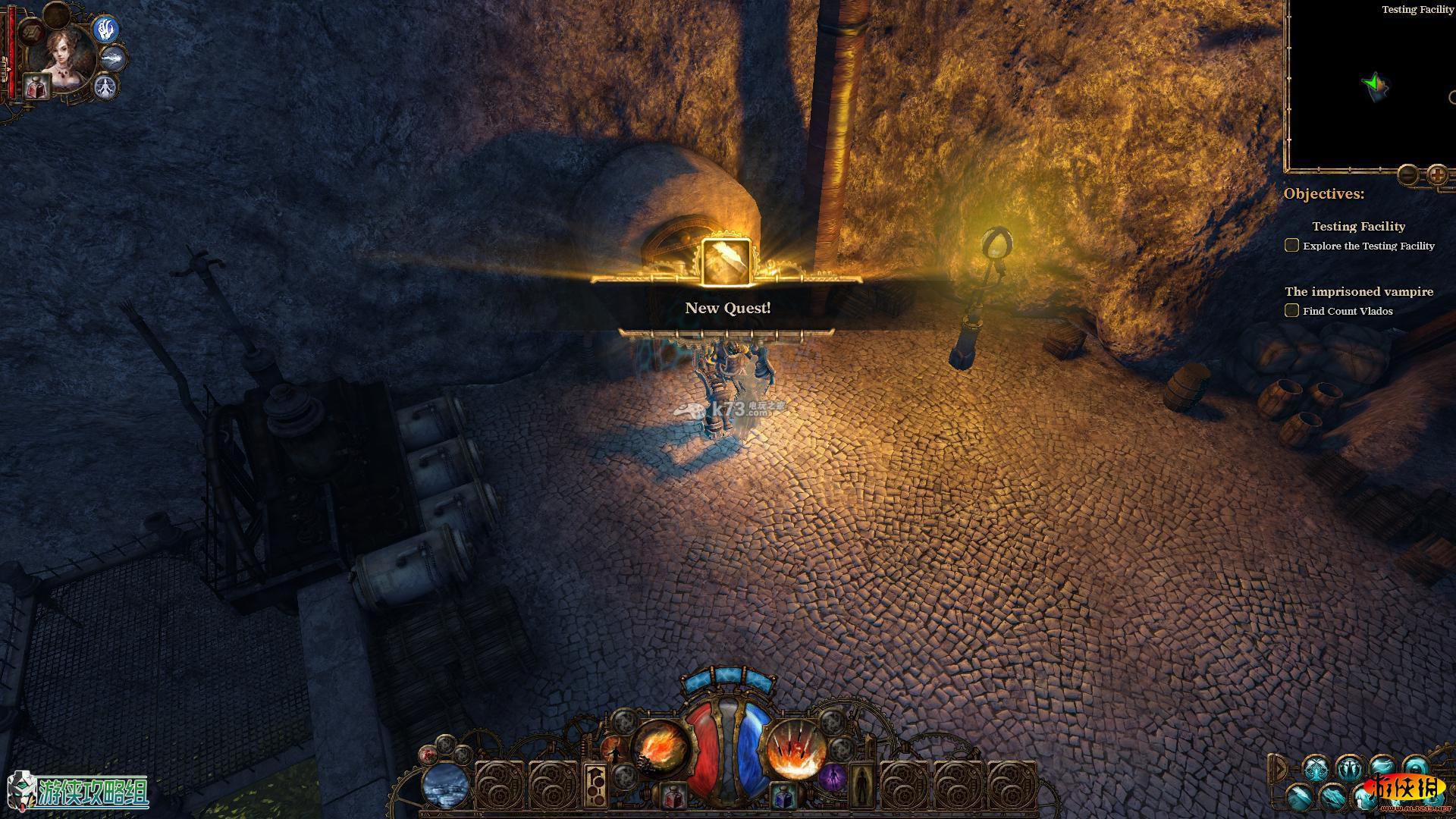The height and width of the screenshot is (819, 1456).
Task: Click Lady Katarina's companion portrait
Action: [64, 55]
